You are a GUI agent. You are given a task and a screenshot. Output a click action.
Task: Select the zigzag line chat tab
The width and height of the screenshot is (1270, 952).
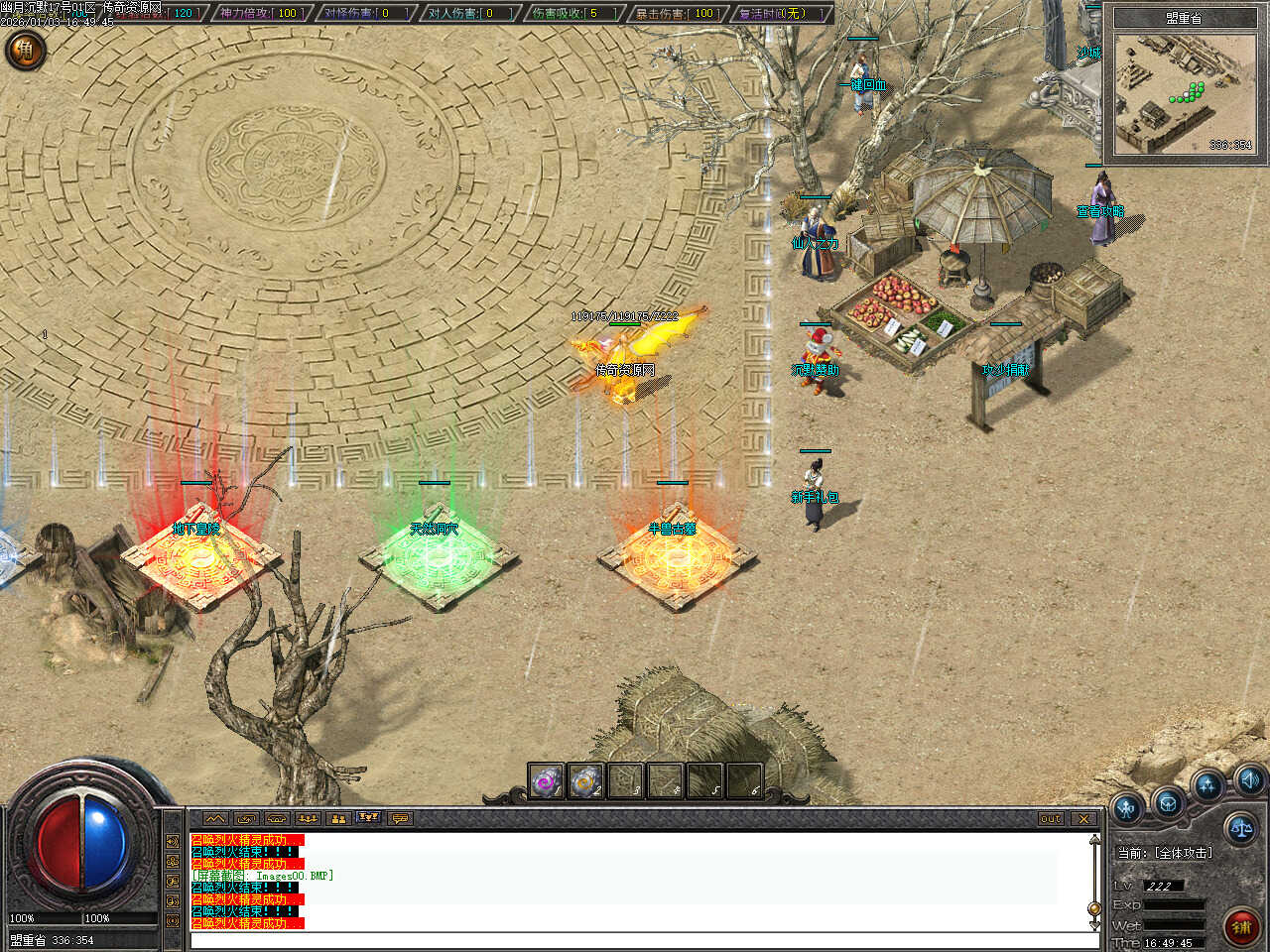(215, 819)
